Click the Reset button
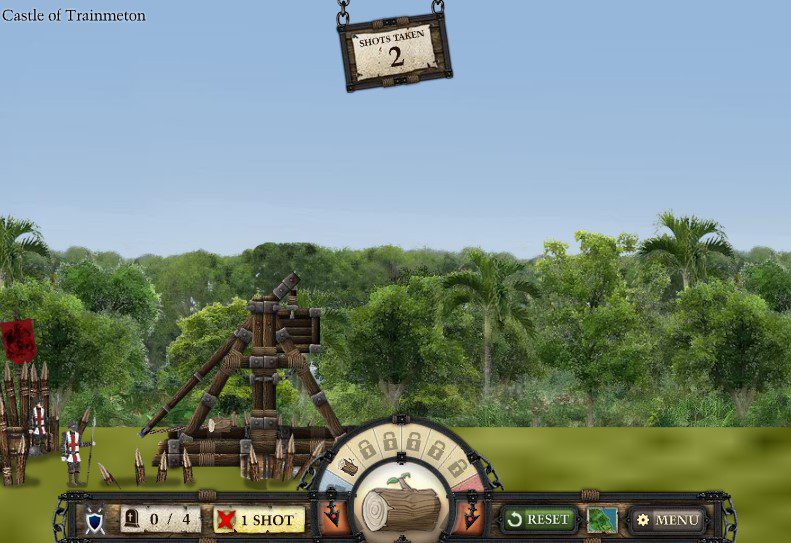The width and height of the screenshot is (791, 543). (538, 519)
